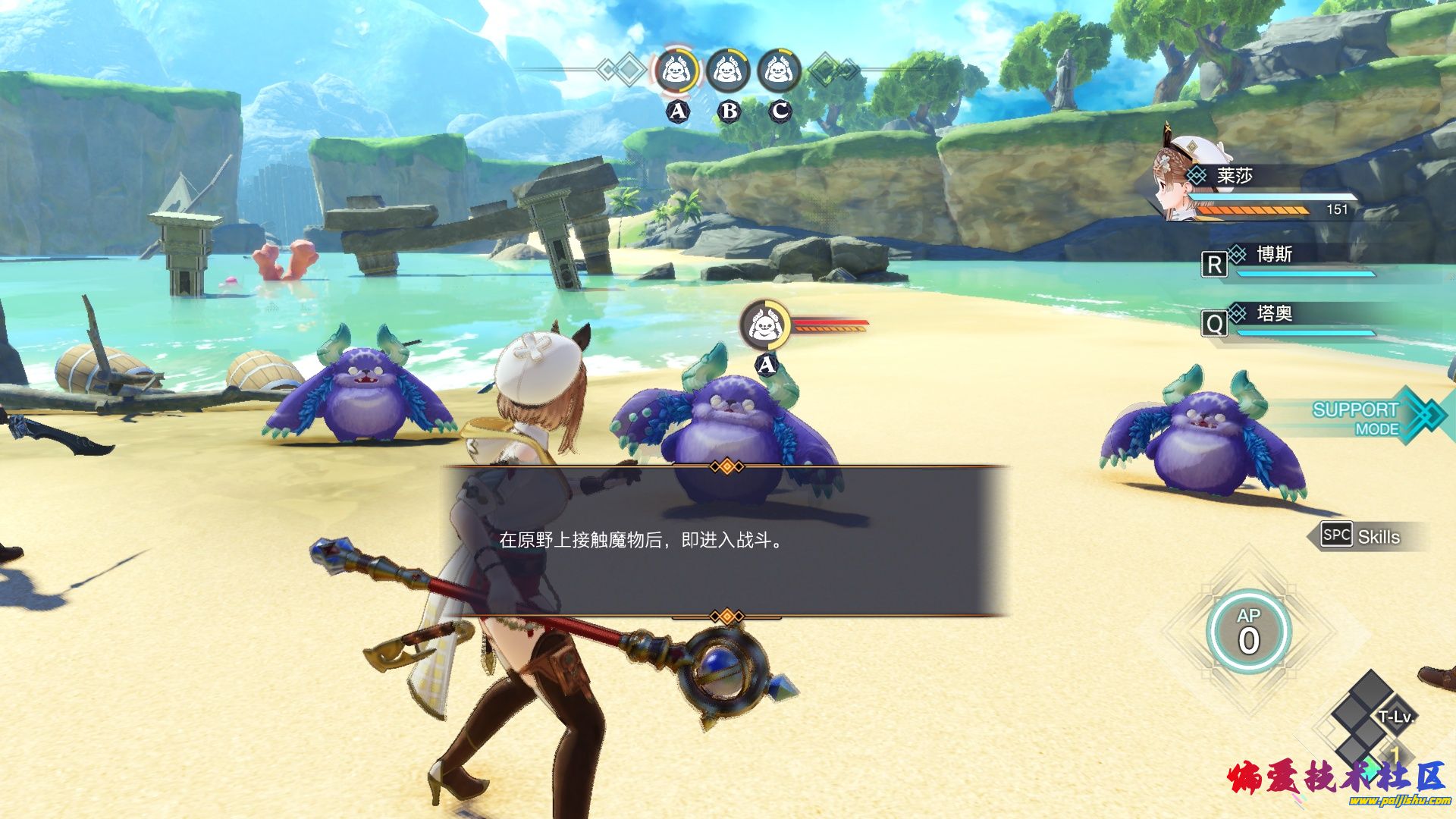
Task: Click the enemy A target marker icon
Action: [x=765, y=326]
